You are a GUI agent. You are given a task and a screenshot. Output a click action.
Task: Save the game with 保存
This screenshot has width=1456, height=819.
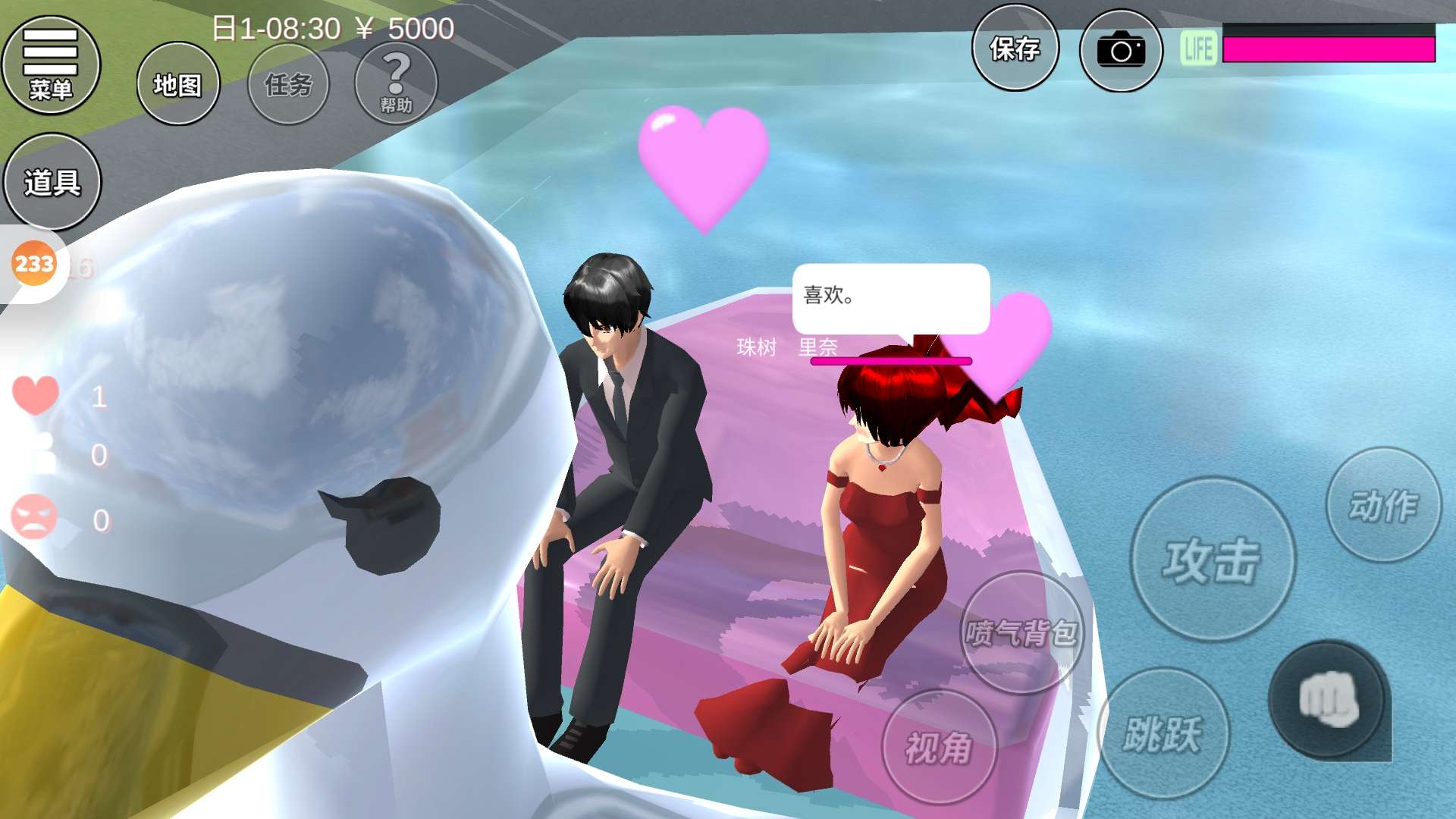[1015, 49]
